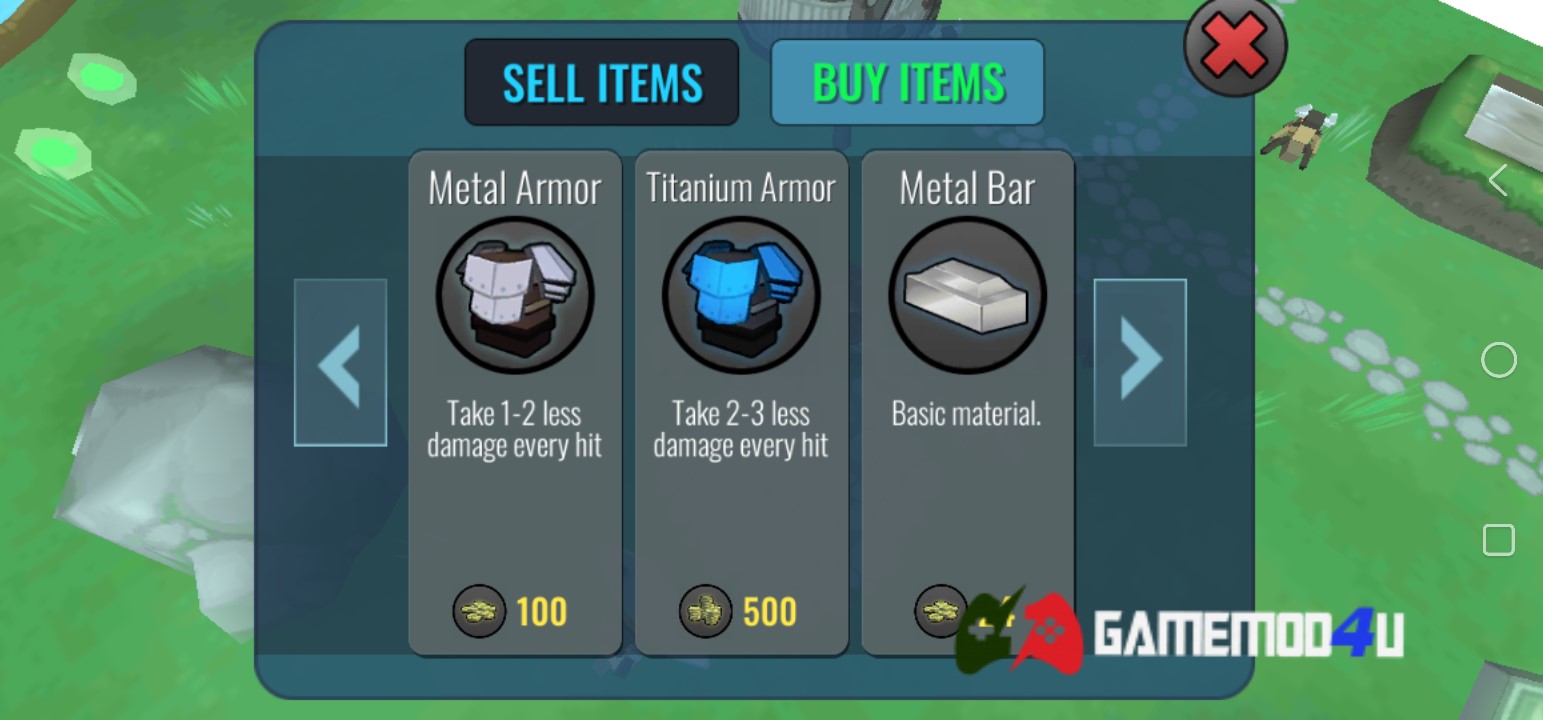Select the Metal Armor icon
This screenshot has height=720, width=1543.
[x=515, y=293]
